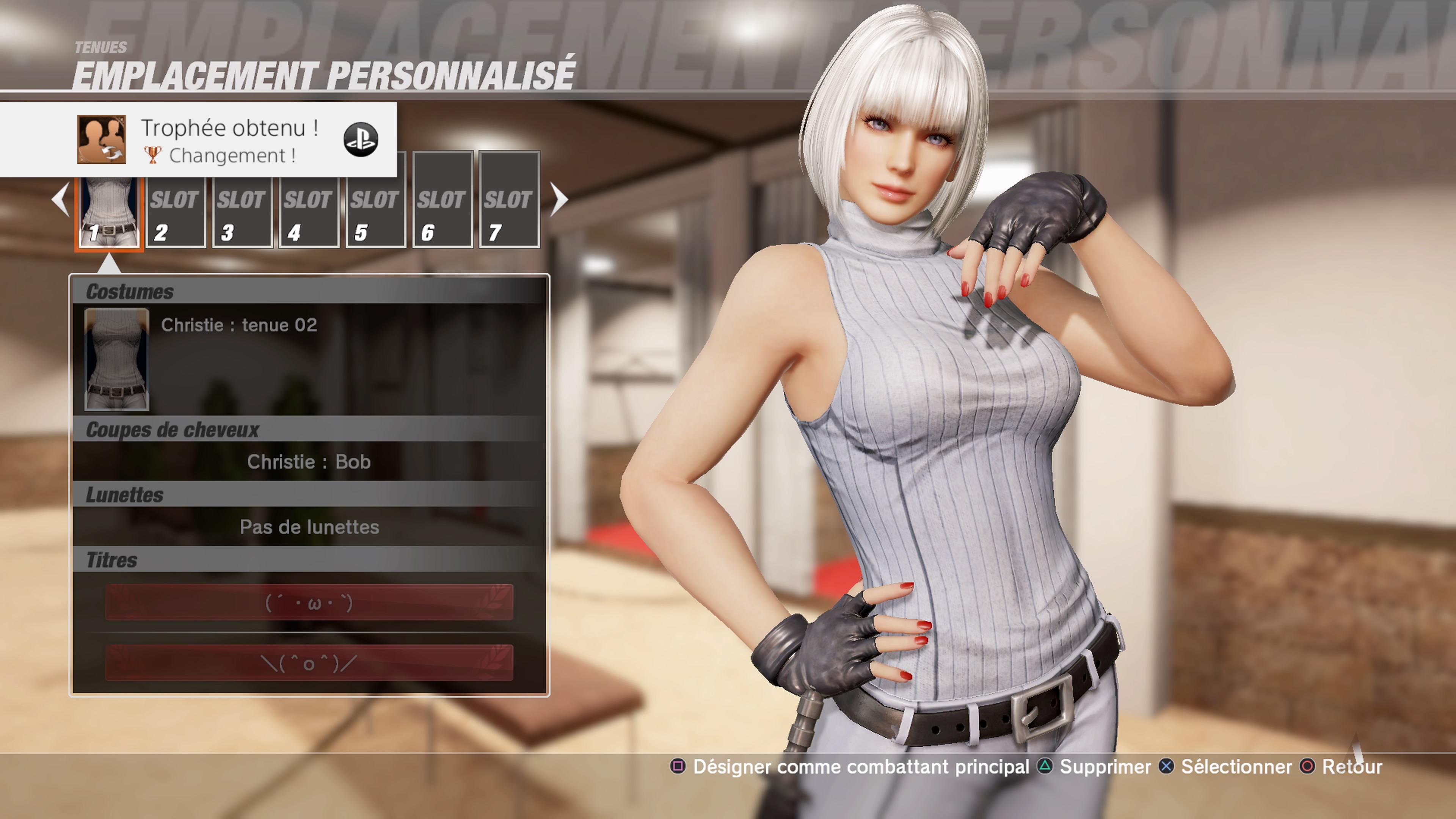Edit the second title with the \(^o^)/ emoticon
The image size is (1456, 819).
point(309,662)
